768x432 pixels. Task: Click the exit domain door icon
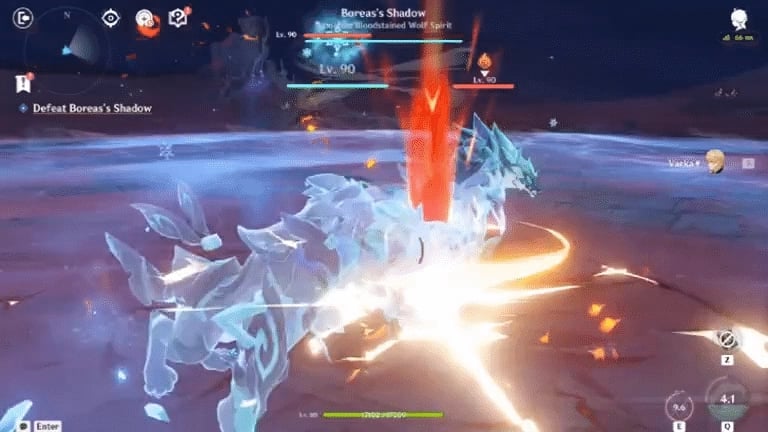[24, 18]
